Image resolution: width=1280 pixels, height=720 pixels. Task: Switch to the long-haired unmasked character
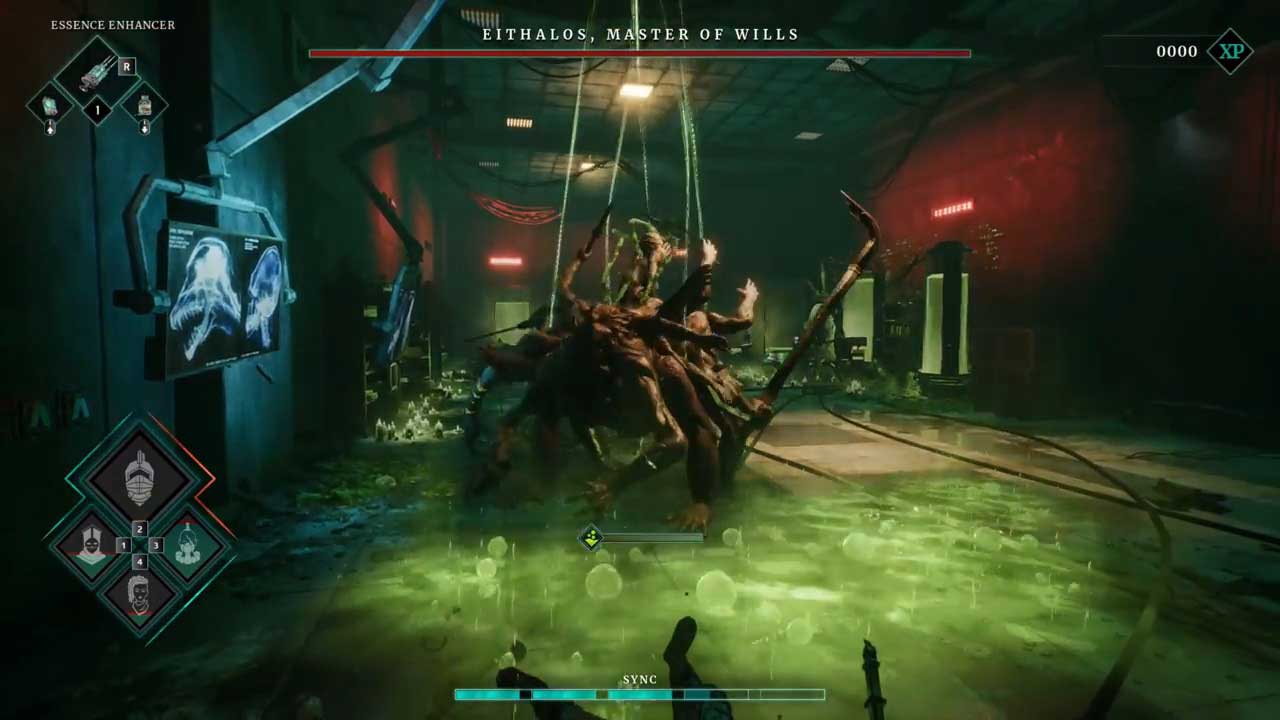point(139,595)
